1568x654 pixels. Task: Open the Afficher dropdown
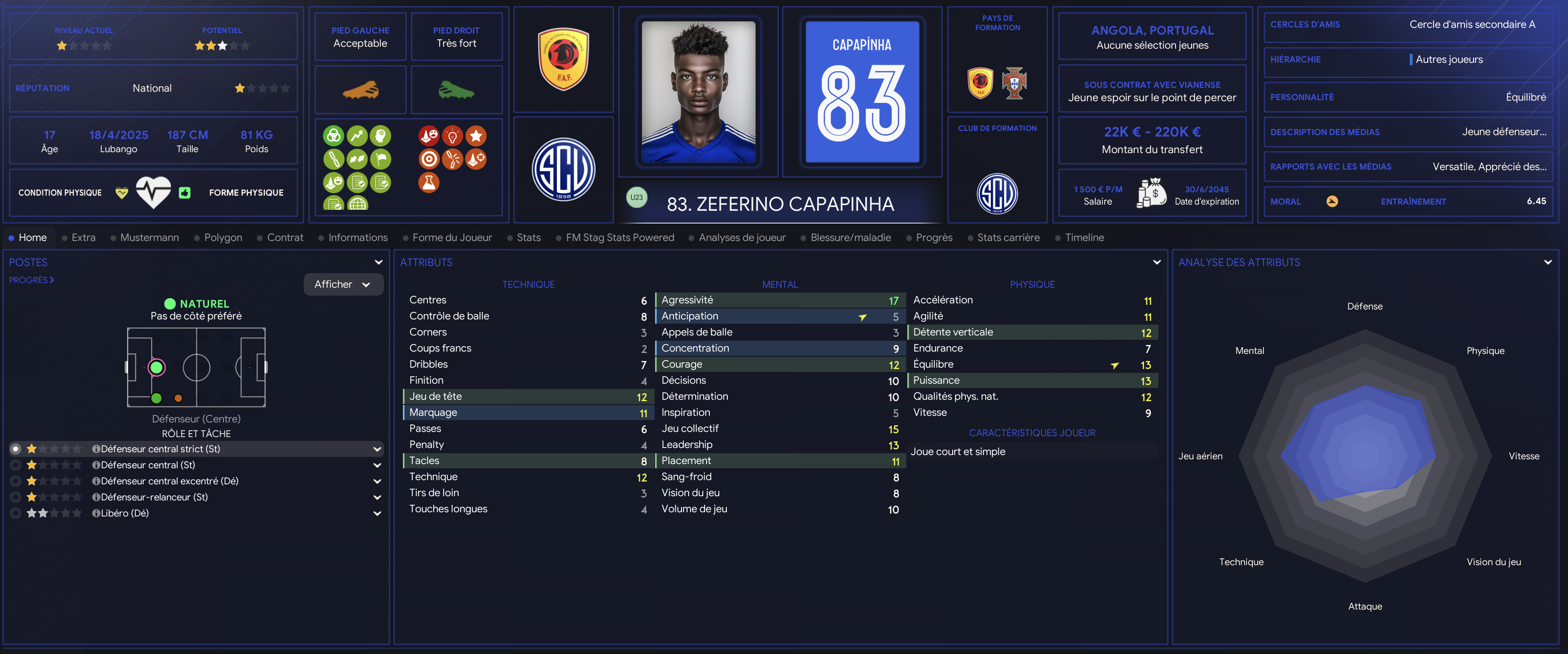point(343,284)
